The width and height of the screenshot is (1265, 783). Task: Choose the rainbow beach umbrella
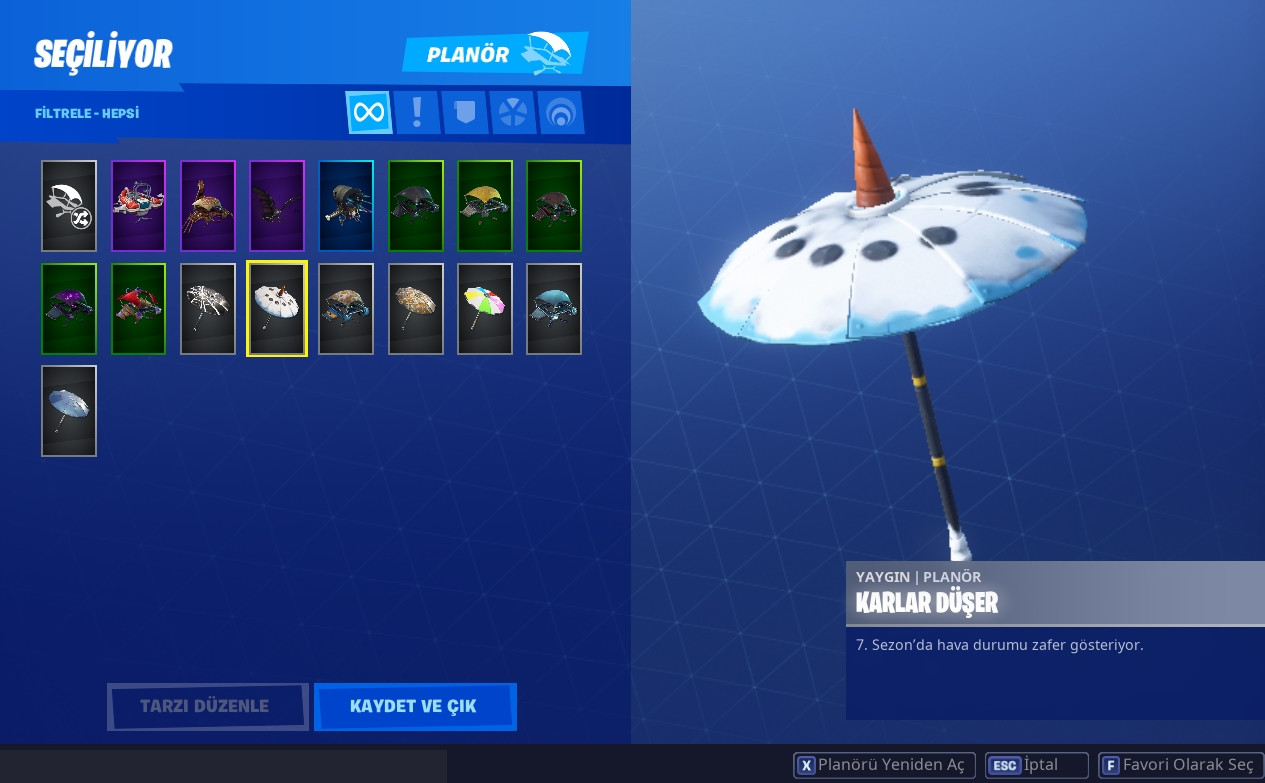click(x=485, y=309)
